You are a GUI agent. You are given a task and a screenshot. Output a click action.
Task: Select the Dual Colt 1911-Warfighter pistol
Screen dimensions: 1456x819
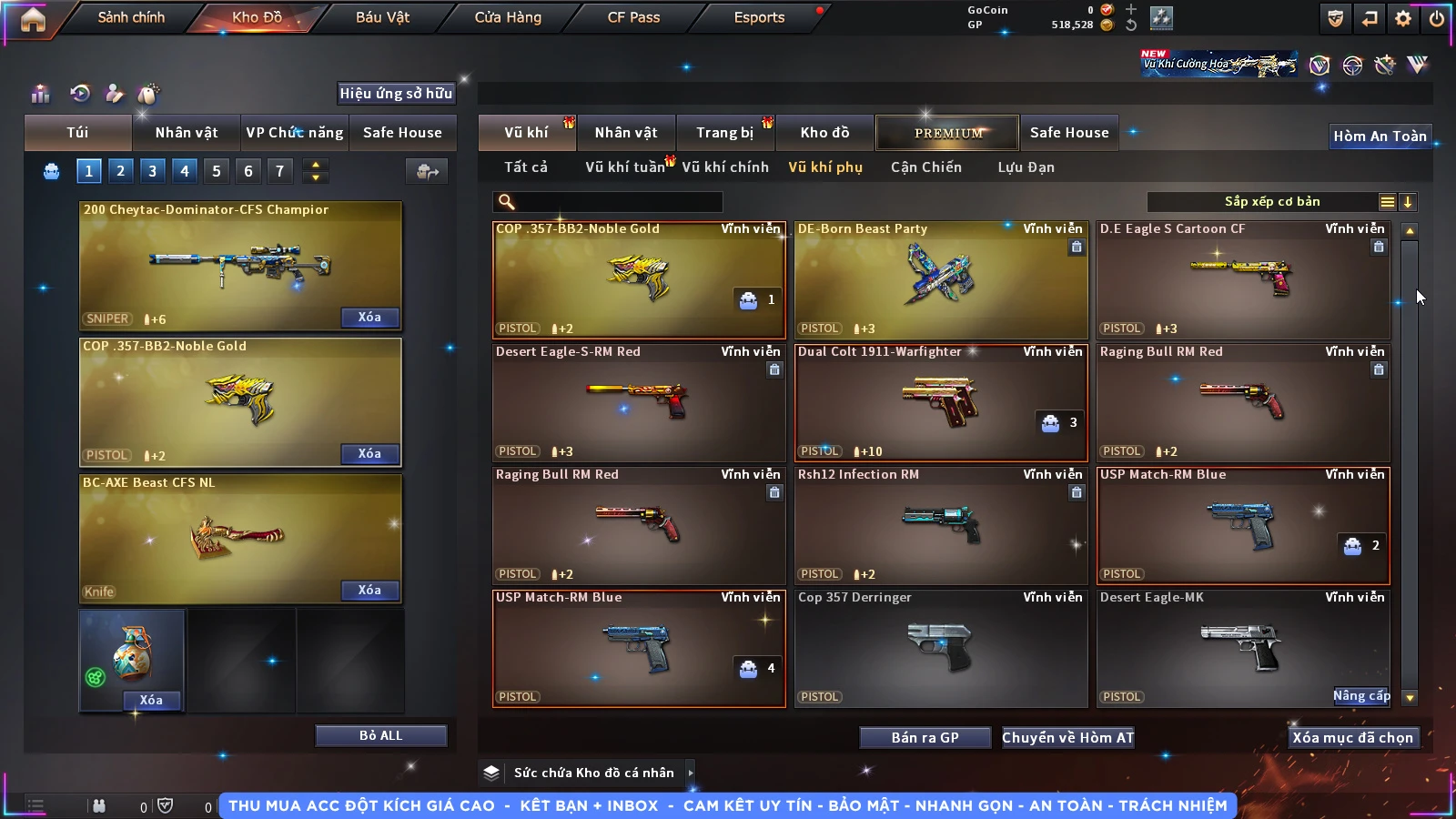pos(941,402)
